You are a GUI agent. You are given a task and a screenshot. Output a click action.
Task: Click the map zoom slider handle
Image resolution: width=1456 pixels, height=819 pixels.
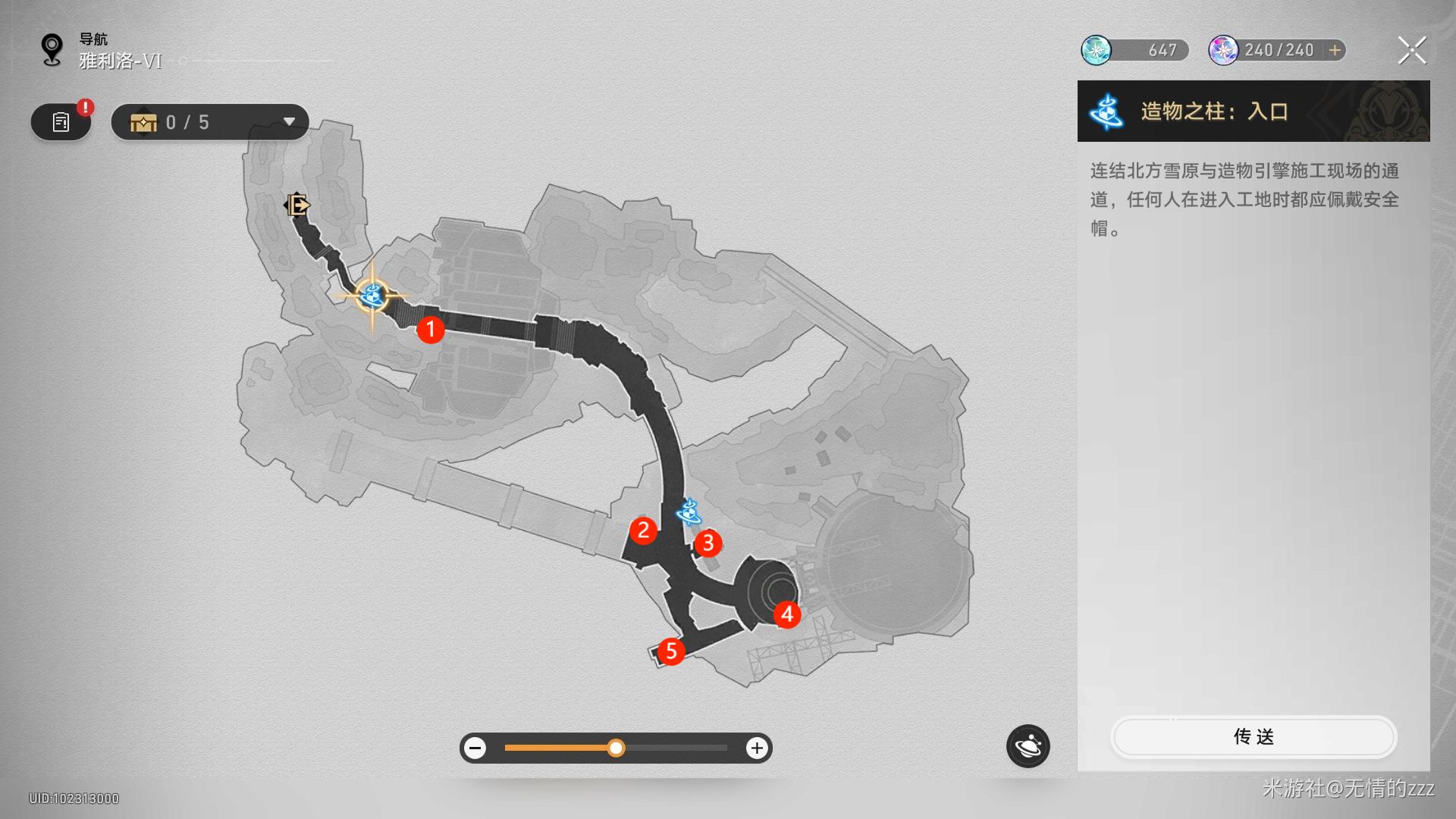coord(616,748)
